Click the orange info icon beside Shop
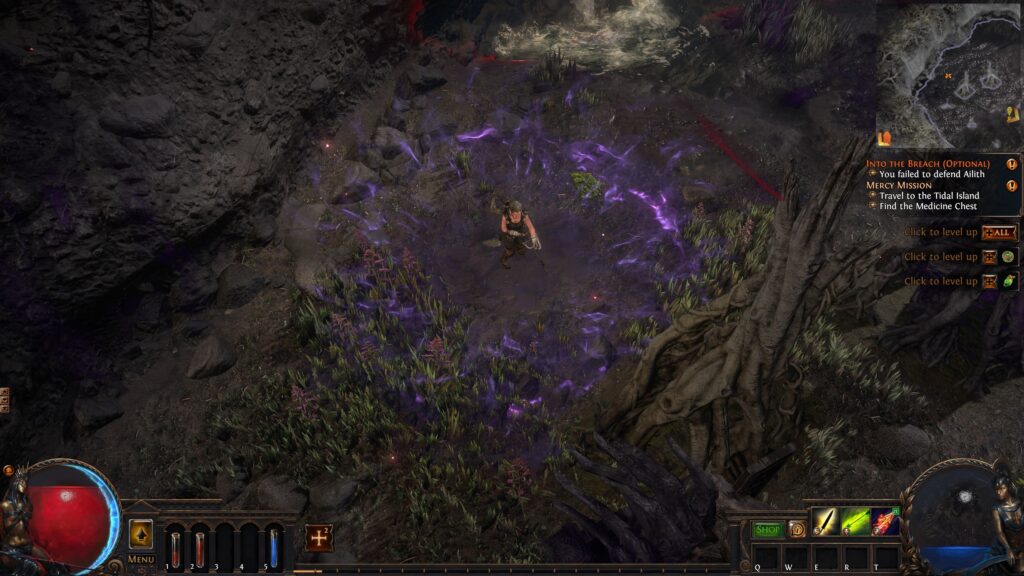 click(796, 529)
